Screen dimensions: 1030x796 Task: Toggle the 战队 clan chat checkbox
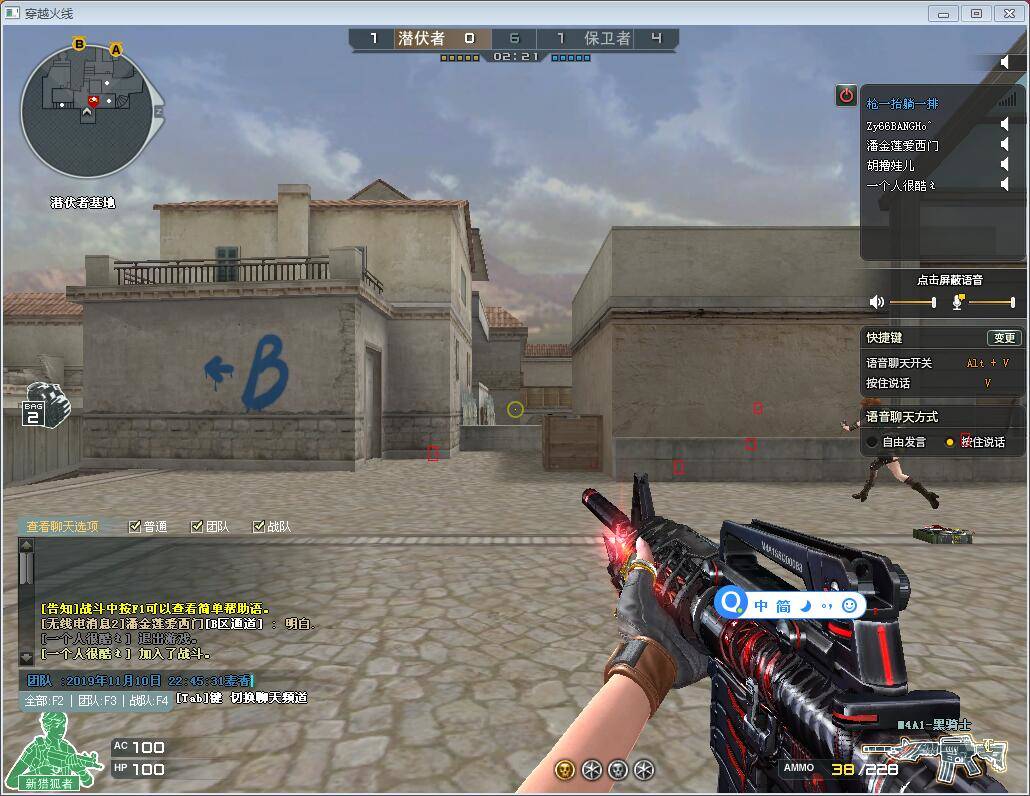[259, 527]
